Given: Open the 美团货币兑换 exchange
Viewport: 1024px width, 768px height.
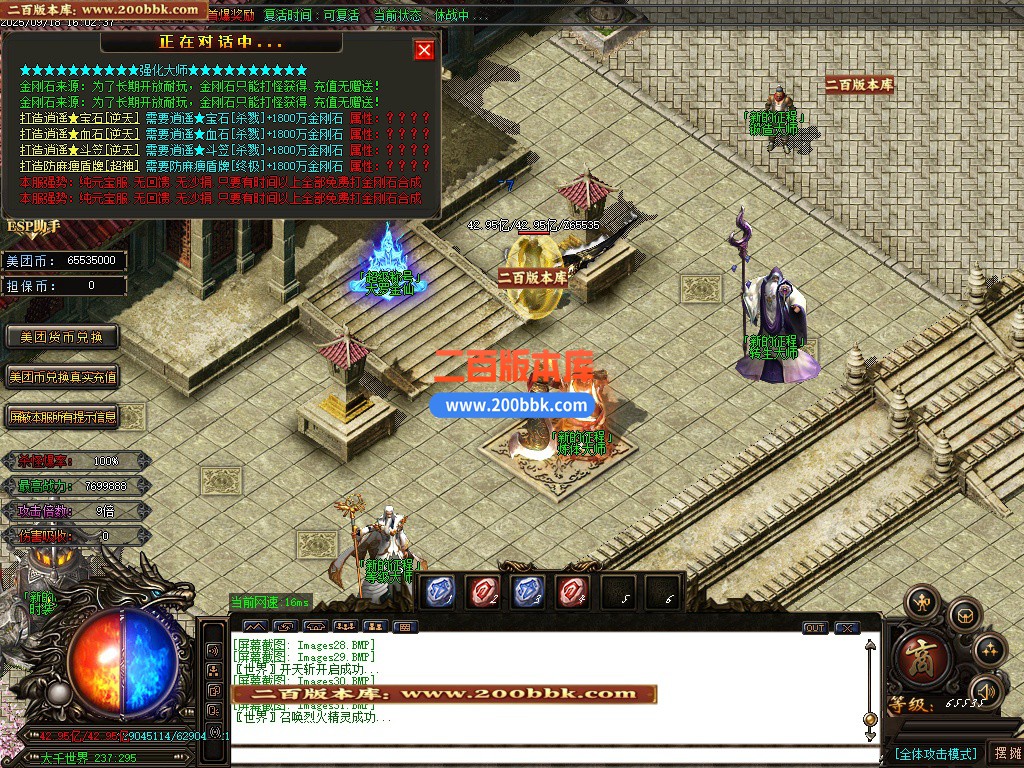Looking at the screenshot, I should [x=62, y=337].
